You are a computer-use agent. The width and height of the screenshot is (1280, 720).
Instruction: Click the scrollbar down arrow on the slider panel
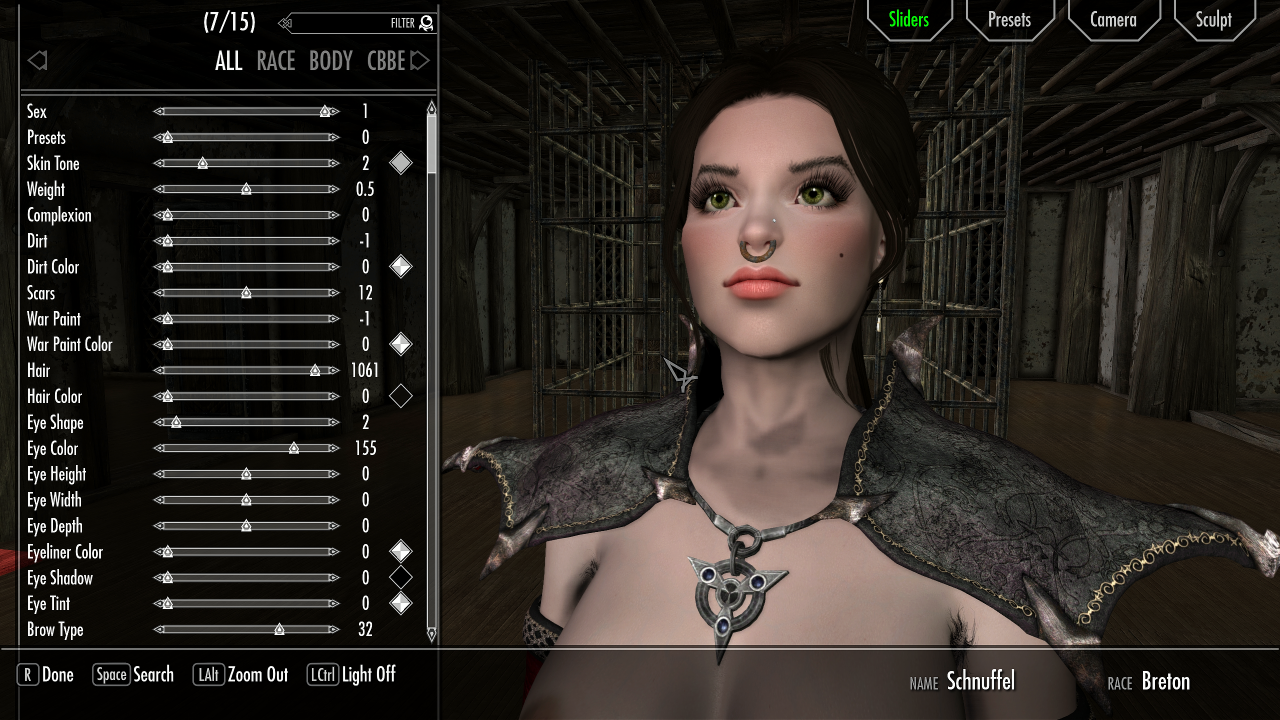point(431,633)
